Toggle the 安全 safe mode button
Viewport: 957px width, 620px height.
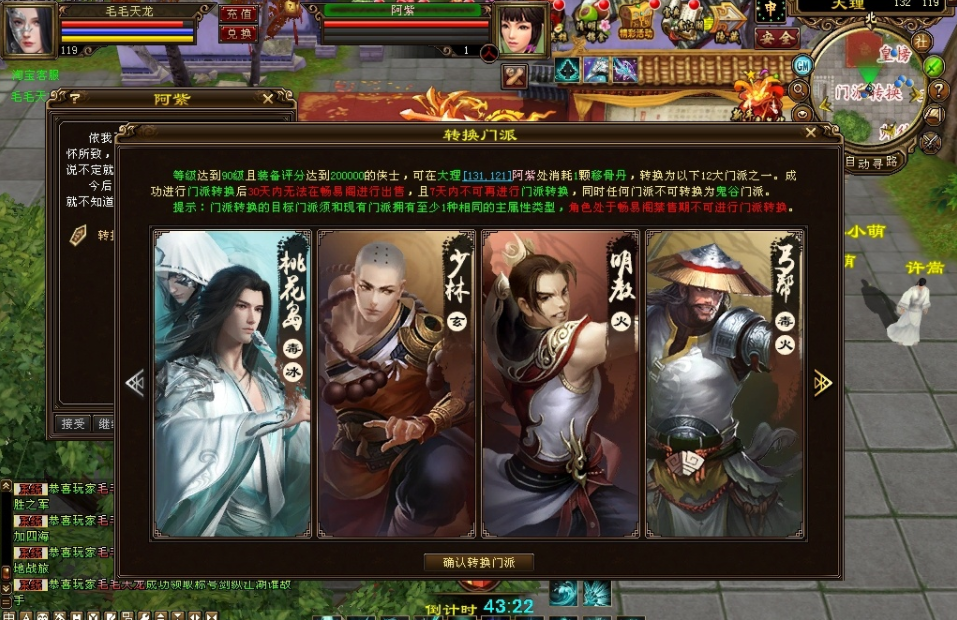[x=776, y=39]
